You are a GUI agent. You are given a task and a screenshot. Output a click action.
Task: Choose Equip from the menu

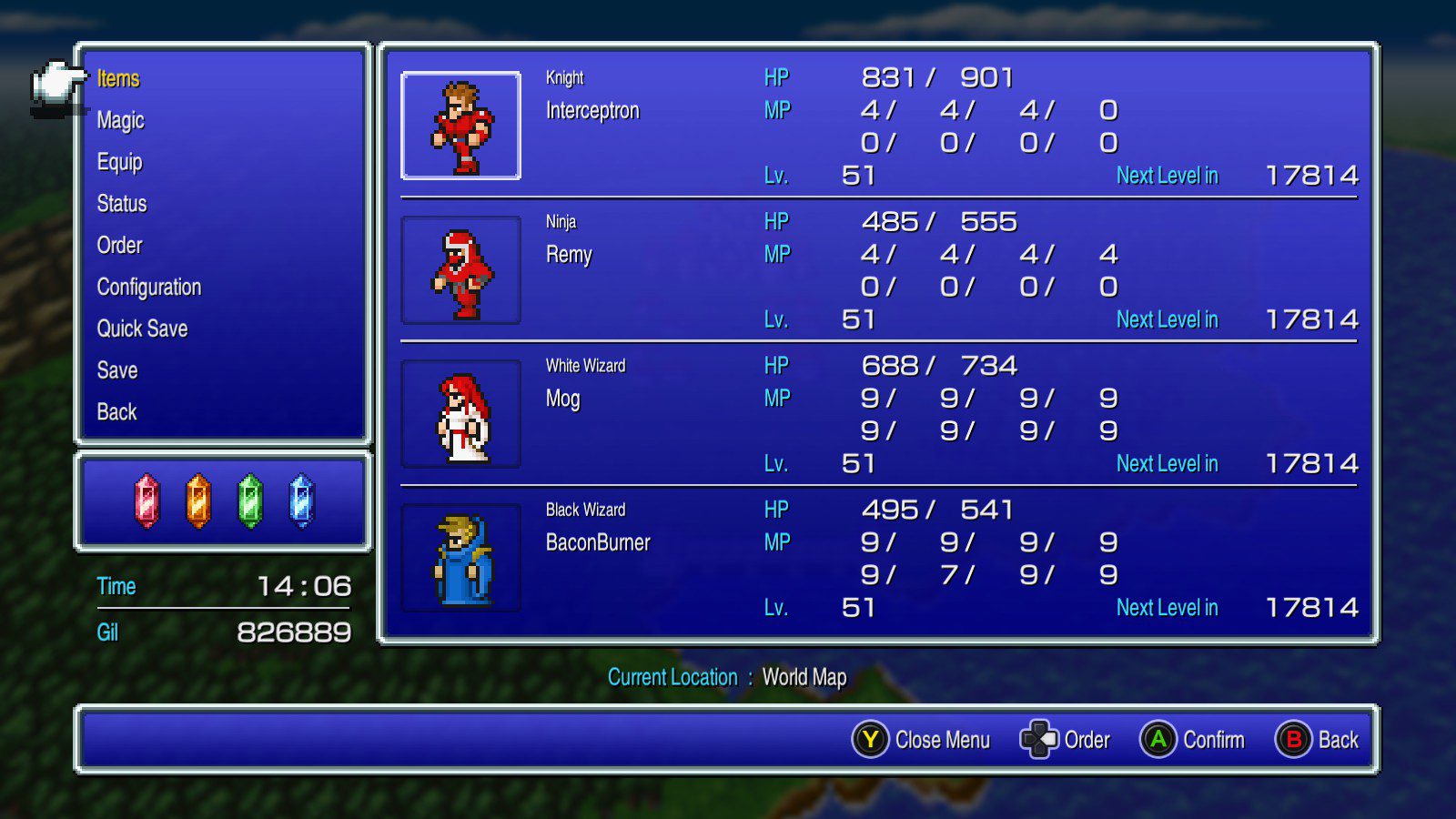[x=119, y=162]
